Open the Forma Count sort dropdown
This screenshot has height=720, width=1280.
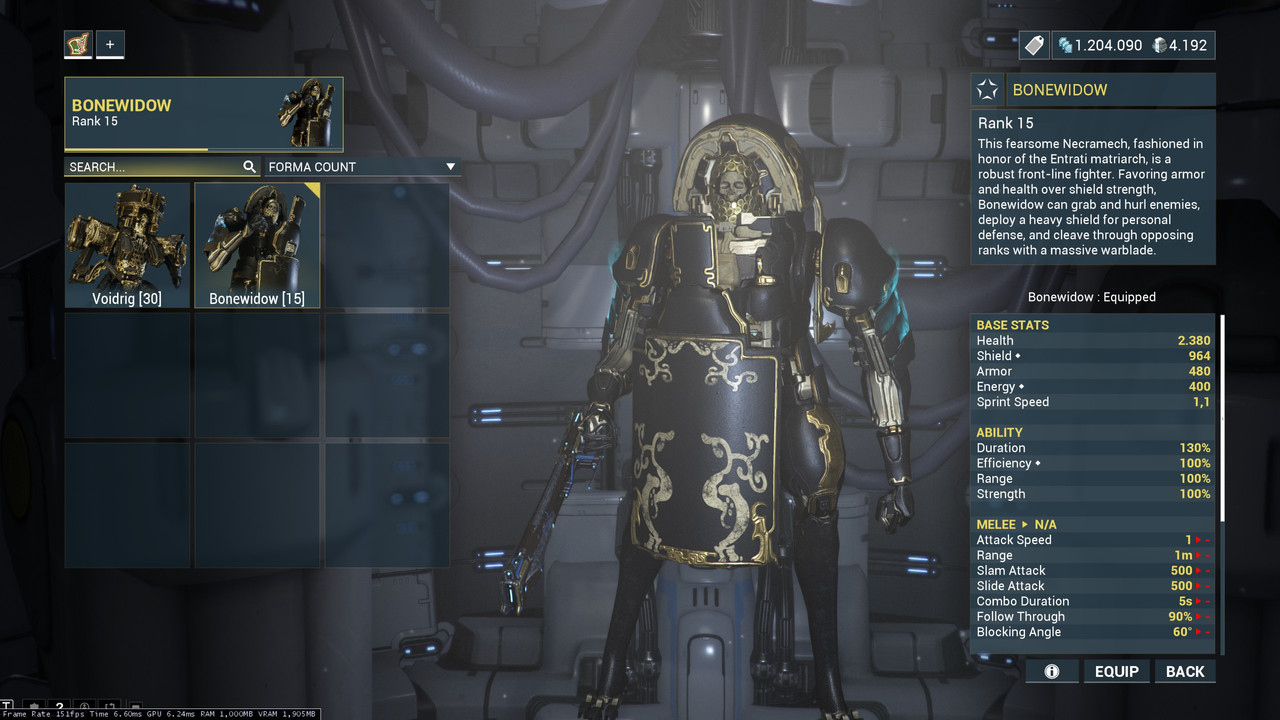click(362, 167)
